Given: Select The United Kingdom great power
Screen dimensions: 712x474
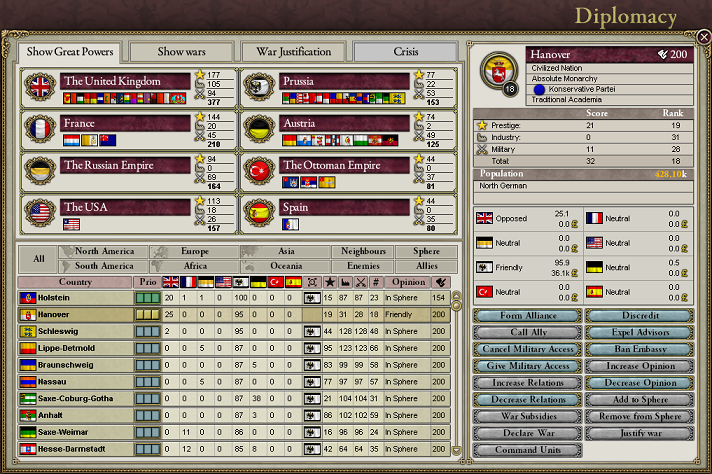Looking at the screenshot, I should click(125, 81).
